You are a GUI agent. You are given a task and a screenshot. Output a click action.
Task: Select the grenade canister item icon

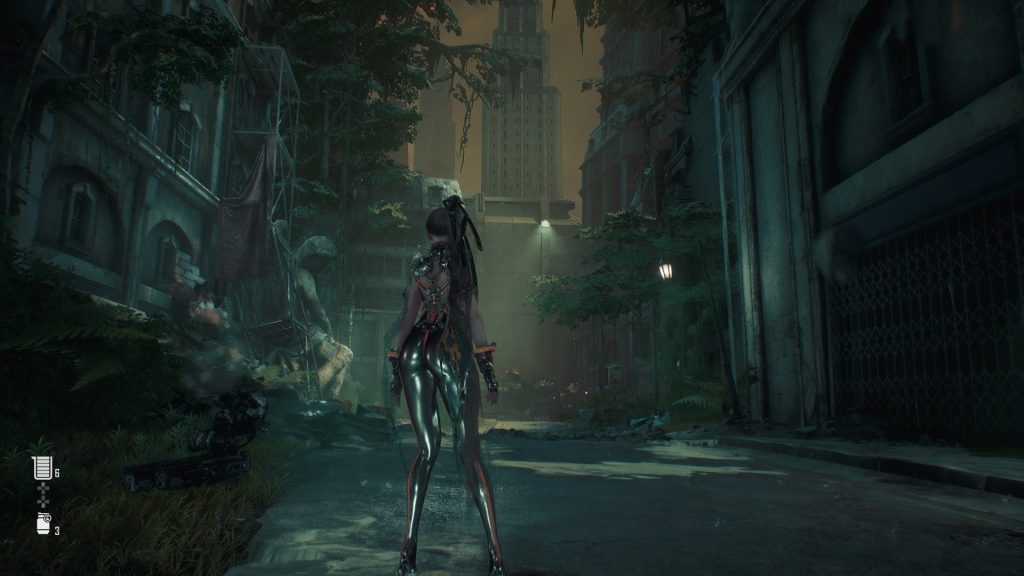pyautogui.click(x=42, y=524)
